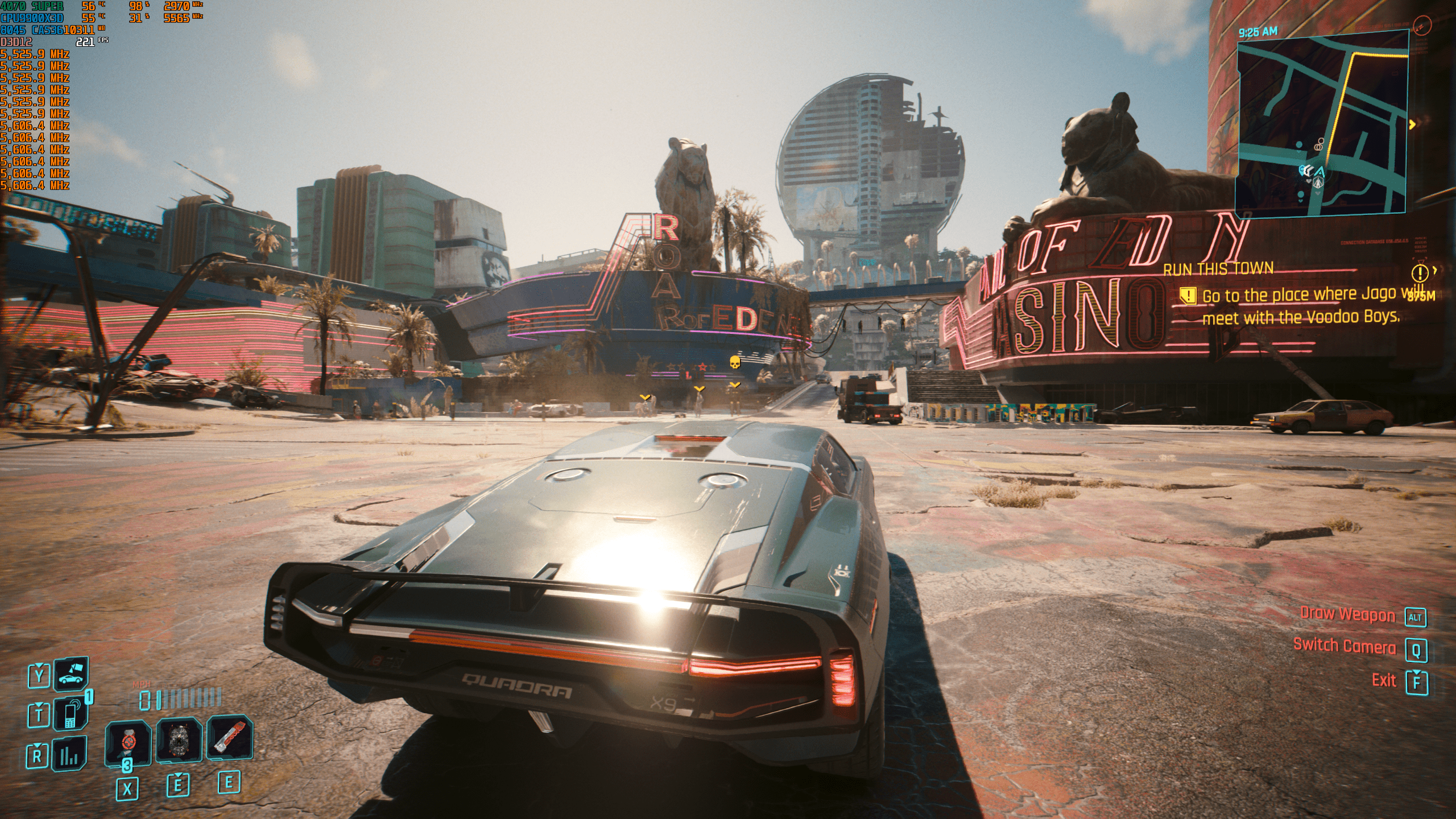This screenshot has width=1456, height=819.
Task: Click the Switch Camera action label
Action: [x=1344, y=646]
